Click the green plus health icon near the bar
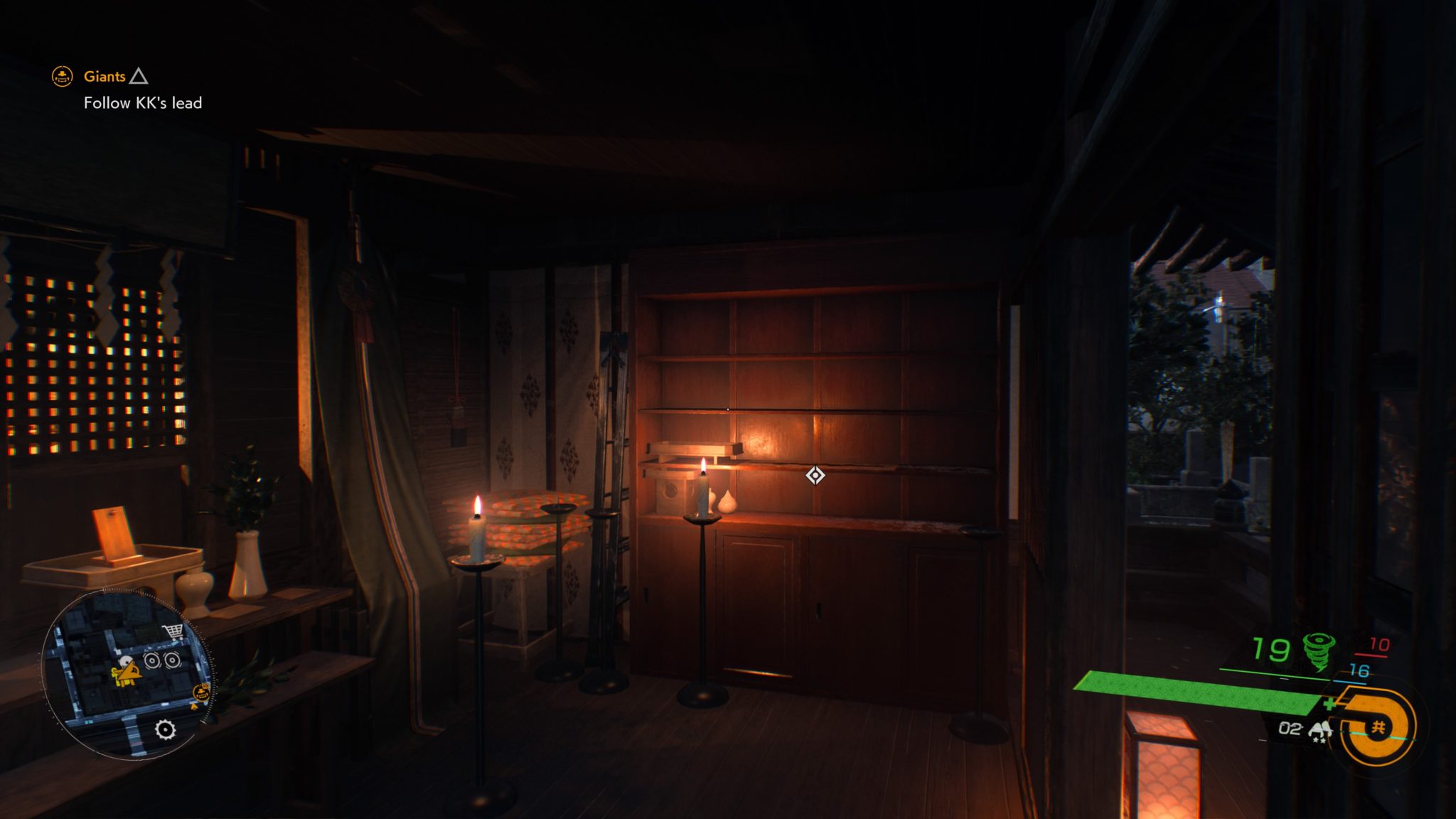Image resolution: width=1456 pixels, height=819 pixels. tap(1331, 702)
